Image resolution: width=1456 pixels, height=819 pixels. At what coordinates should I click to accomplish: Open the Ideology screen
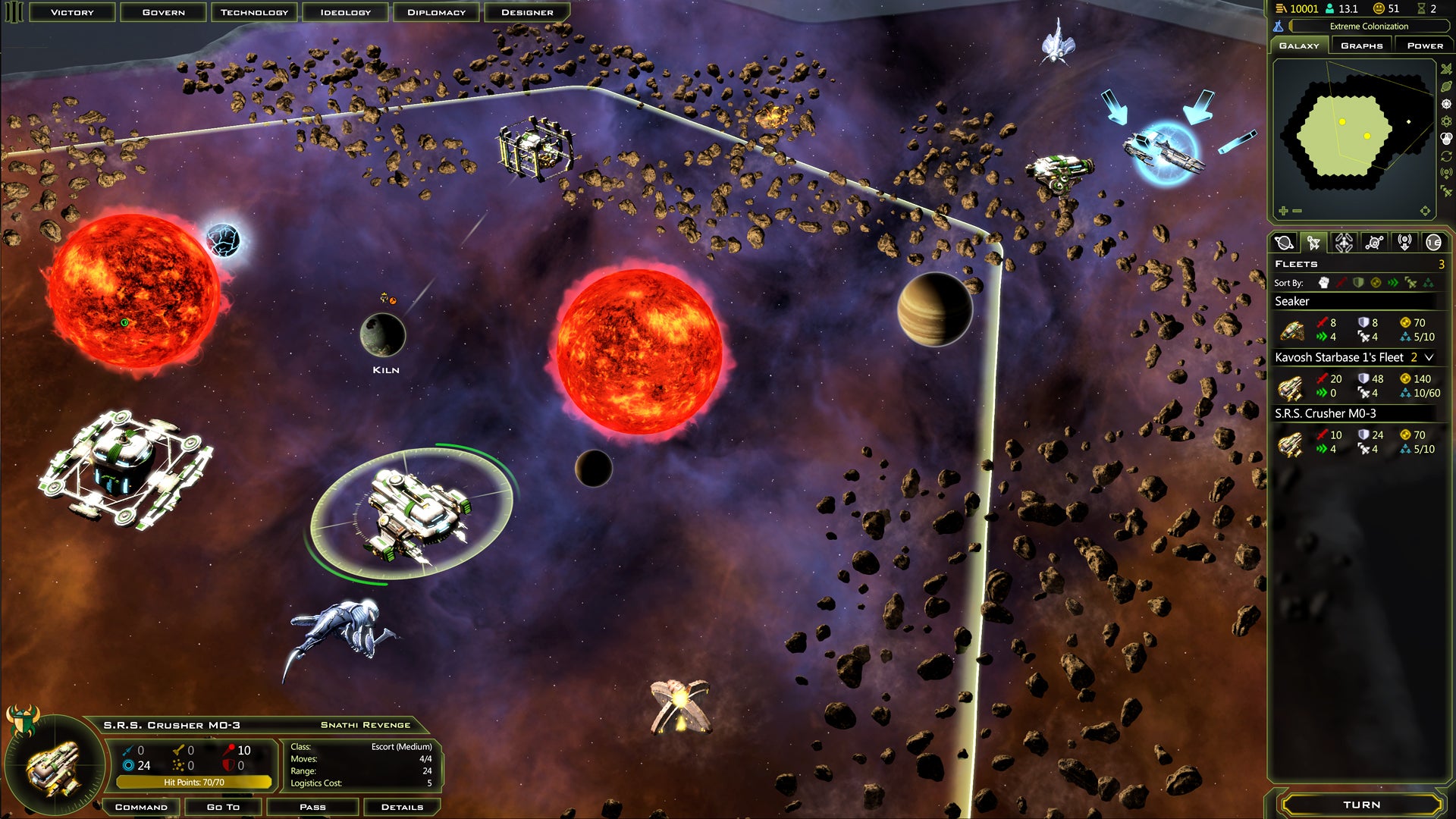(345, 12)
